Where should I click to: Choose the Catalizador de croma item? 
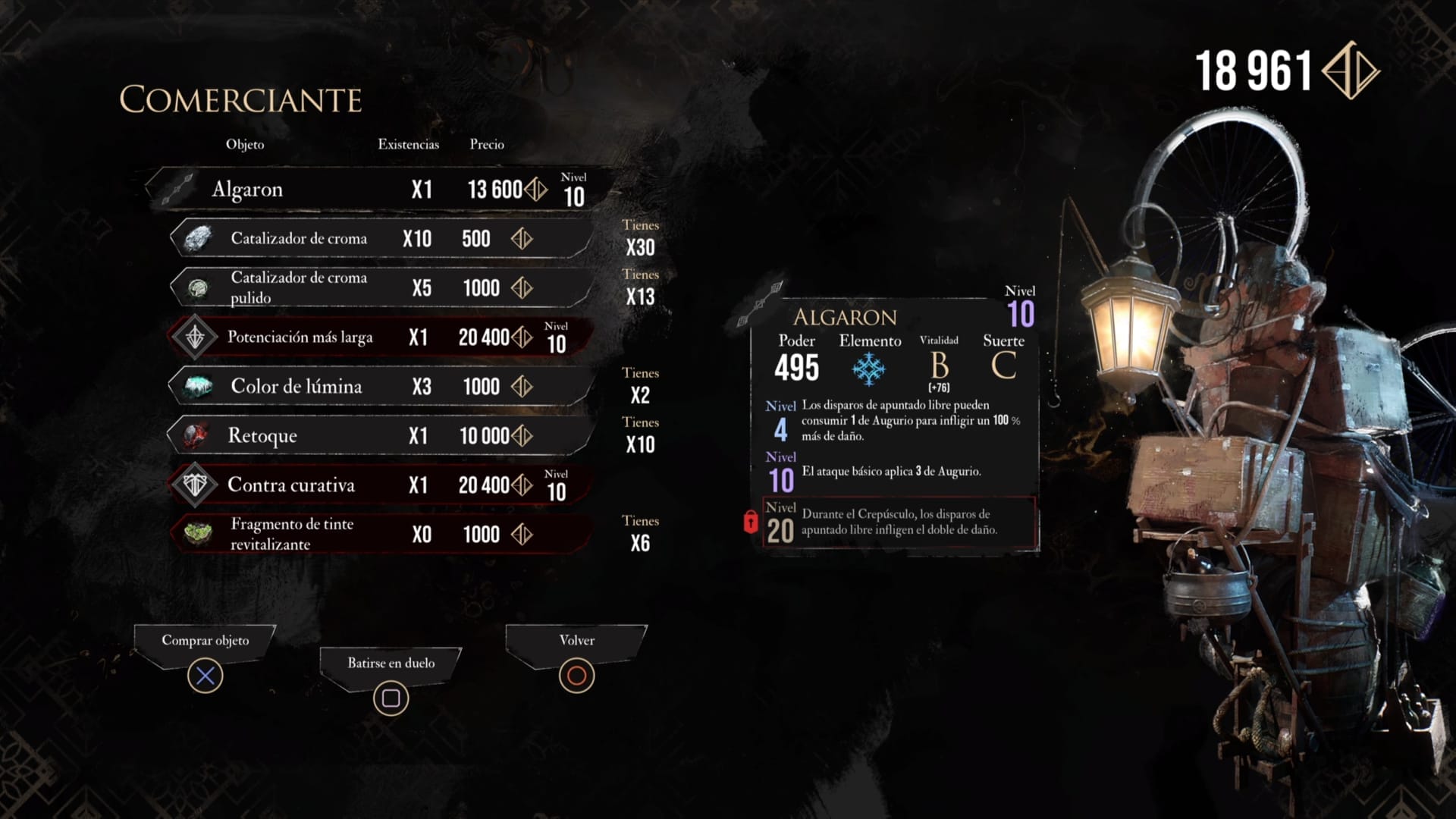click(379, 239)
